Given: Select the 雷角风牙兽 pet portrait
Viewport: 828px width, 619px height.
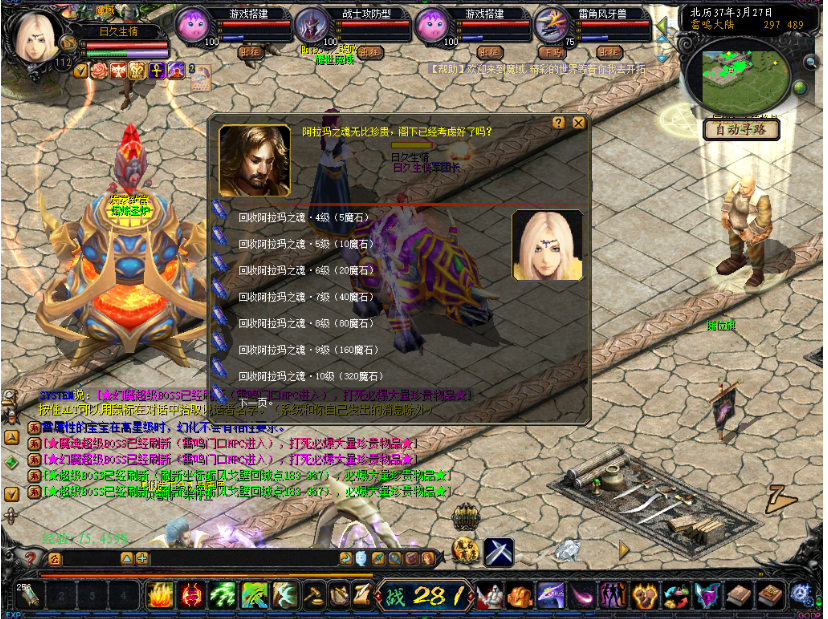Looking at the screenshot, I should coord(549,26).
